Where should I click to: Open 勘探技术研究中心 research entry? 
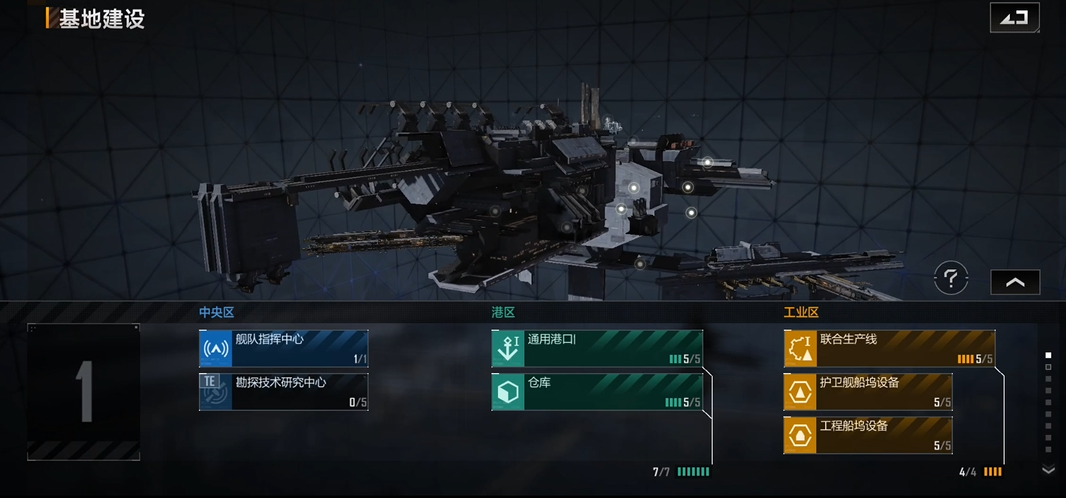pos(283,392)
